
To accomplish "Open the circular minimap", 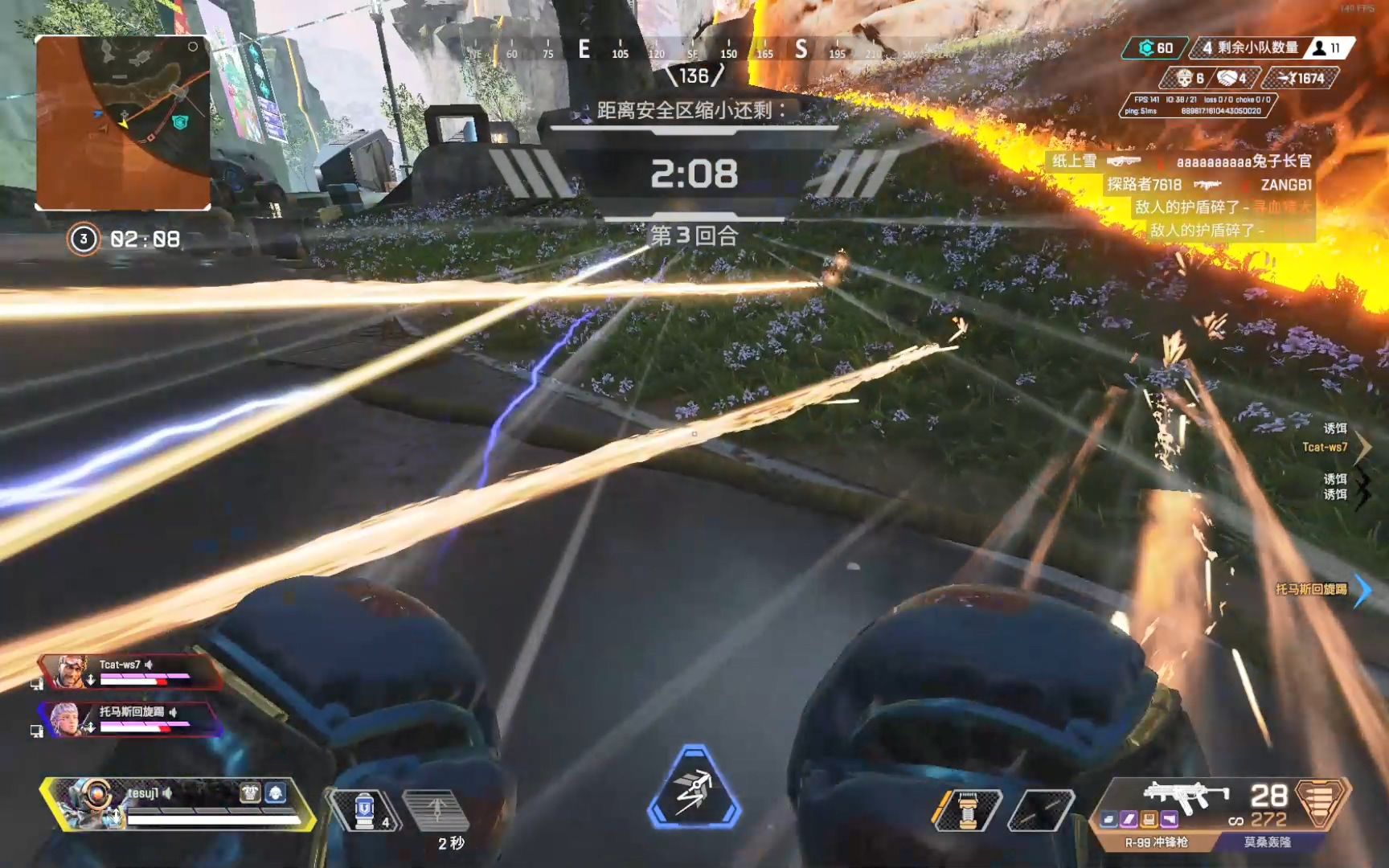I will click(123, 123).
